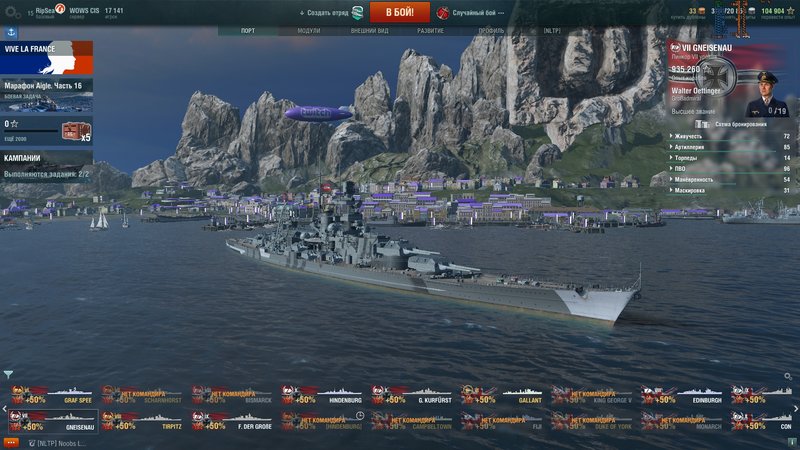This screenshot has width=800, height=450.
Task: Open the [NLTP] clan tab
Action: click(x=553, y=31)
